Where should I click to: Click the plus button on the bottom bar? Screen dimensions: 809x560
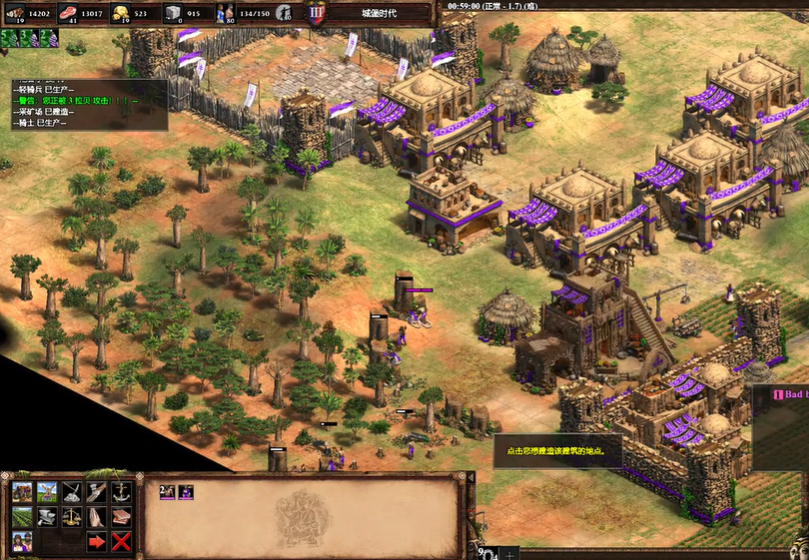[x=510, y=554]
